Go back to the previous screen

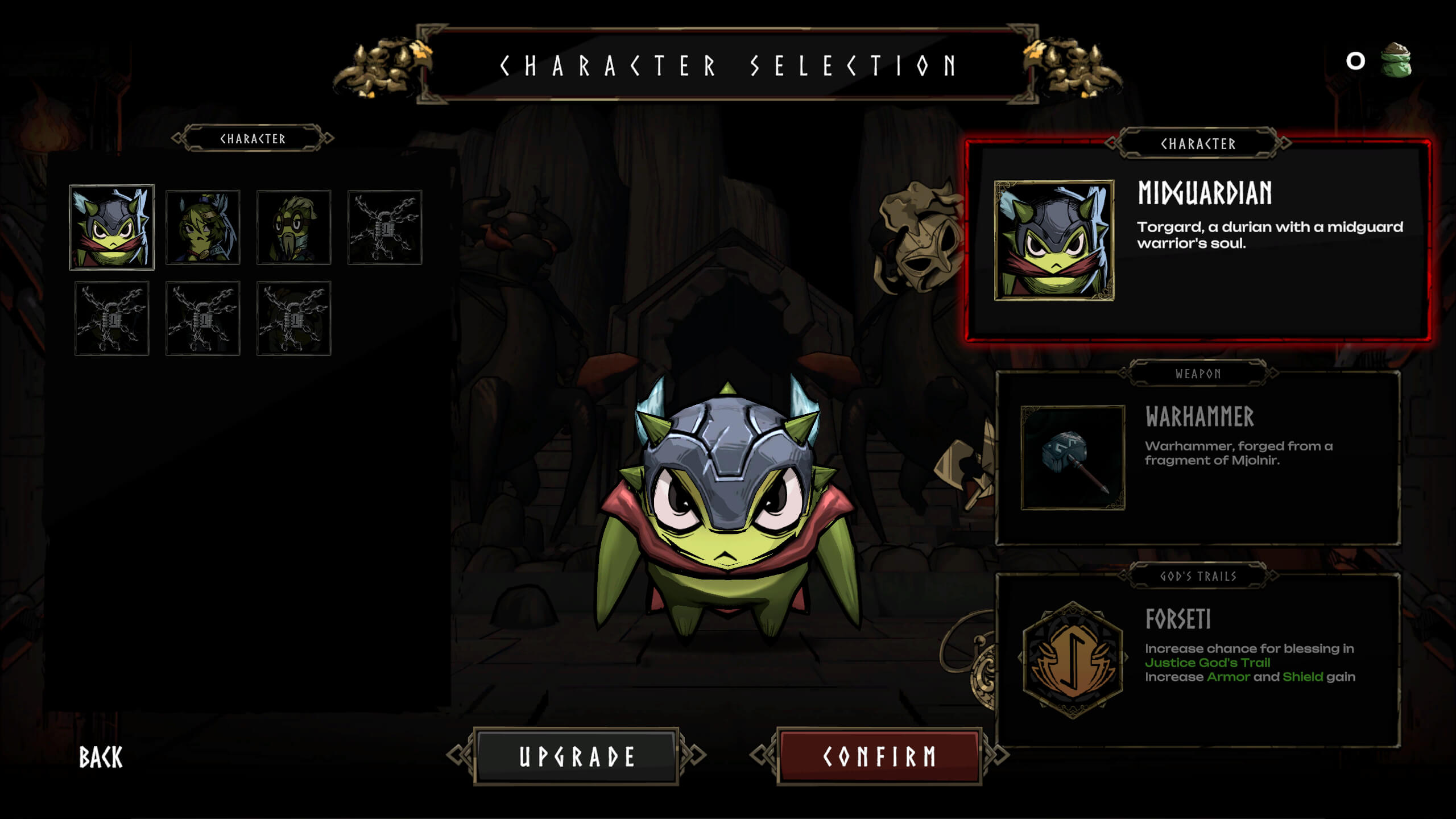[x=101, y=758]
